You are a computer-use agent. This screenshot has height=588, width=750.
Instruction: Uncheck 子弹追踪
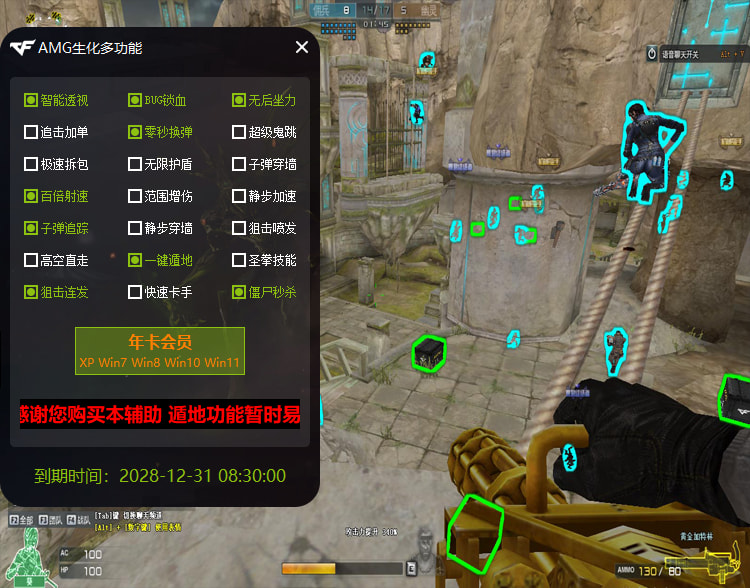pos(31,228)
